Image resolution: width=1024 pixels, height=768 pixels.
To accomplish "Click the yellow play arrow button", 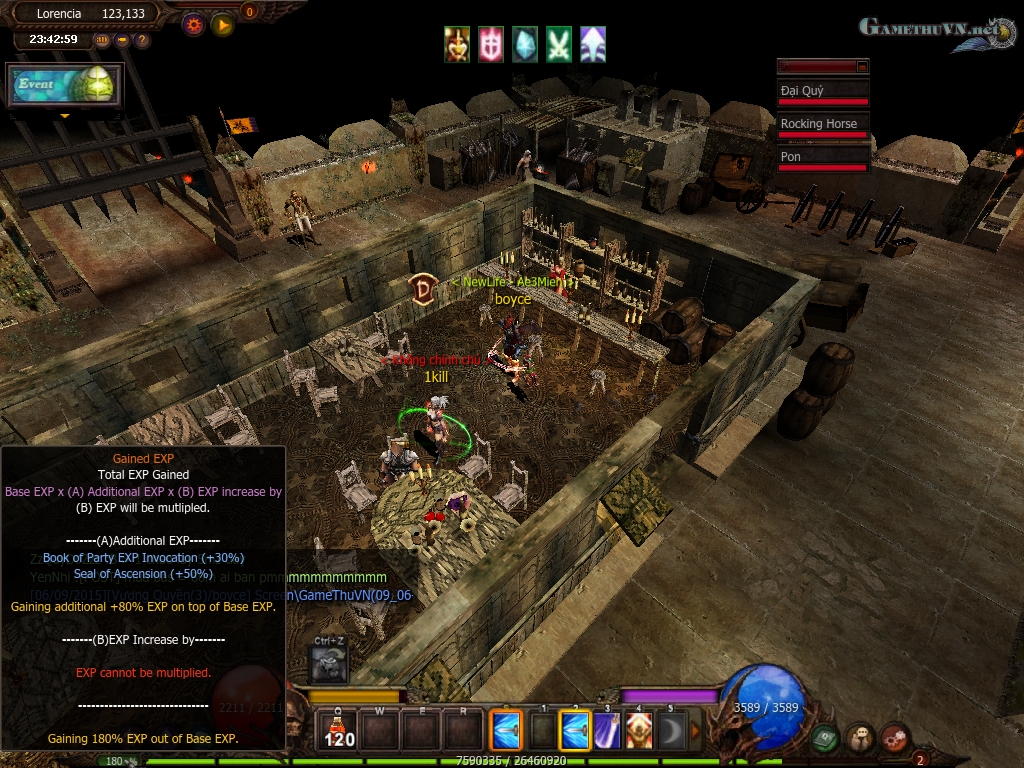I will [222, 23].
